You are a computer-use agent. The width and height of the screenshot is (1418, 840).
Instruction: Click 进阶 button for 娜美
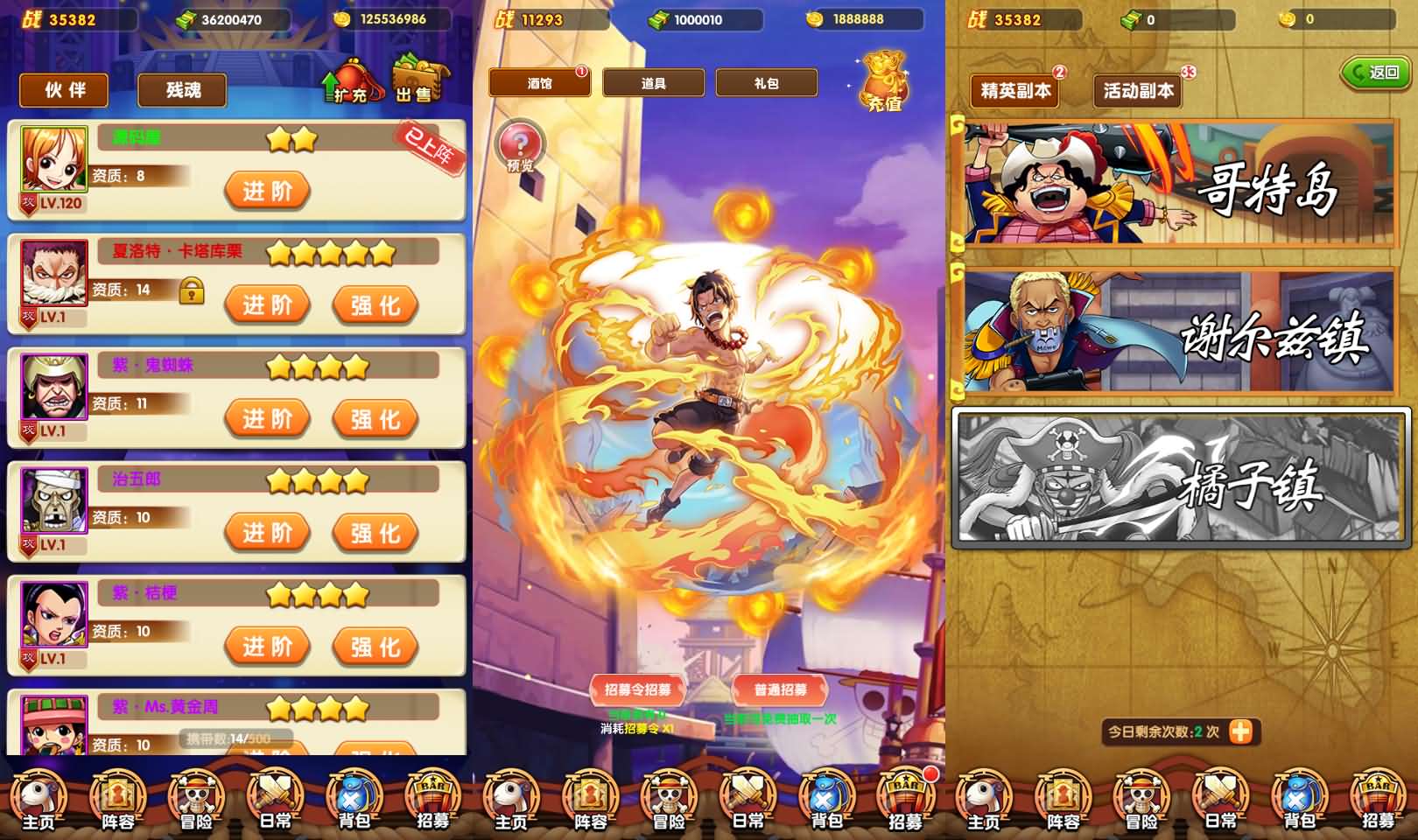click(266, 189)
